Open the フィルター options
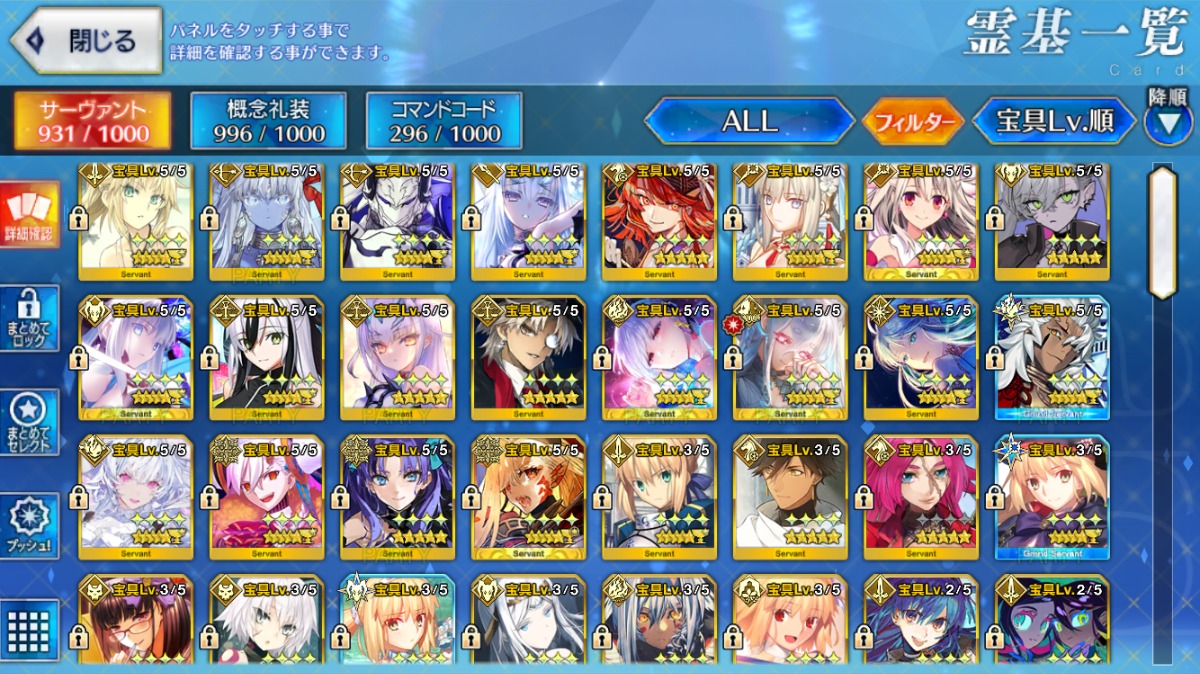The width and height of the screenshot is (1200, 674). point(912,123)
